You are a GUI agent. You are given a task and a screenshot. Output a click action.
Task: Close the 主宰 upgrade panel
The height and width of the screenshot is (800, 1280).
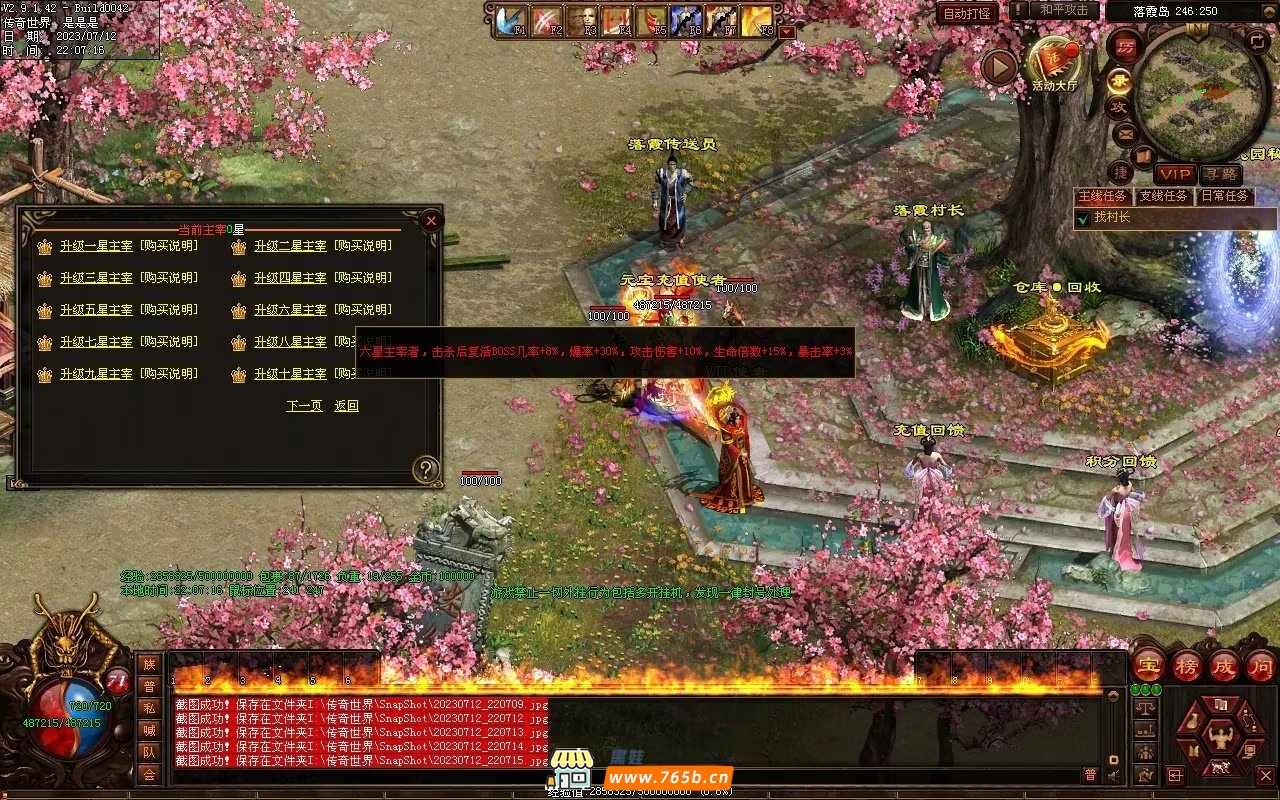coord(431,219)
